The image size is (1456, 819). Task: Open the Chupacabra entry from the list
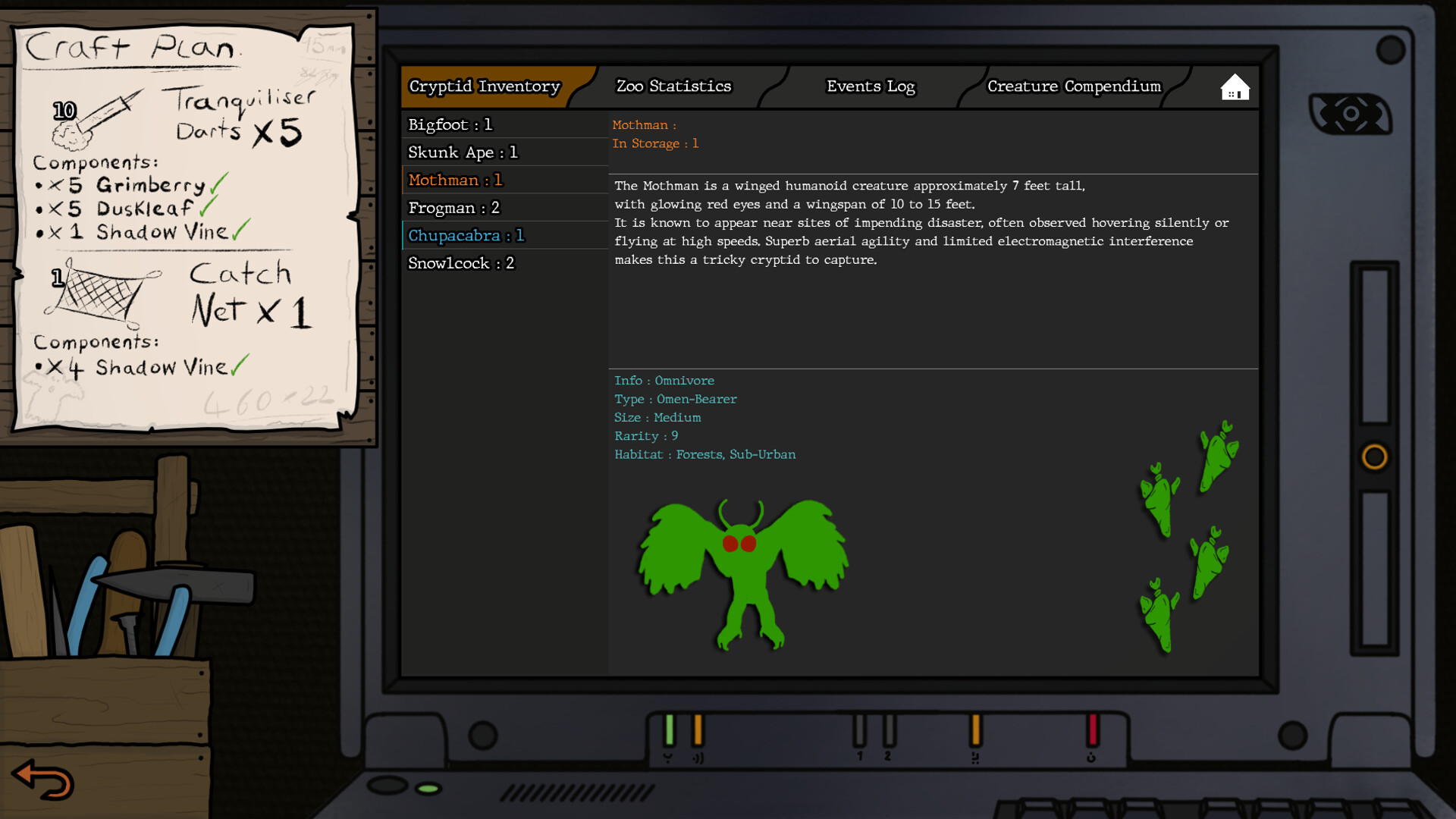point(465,235)
